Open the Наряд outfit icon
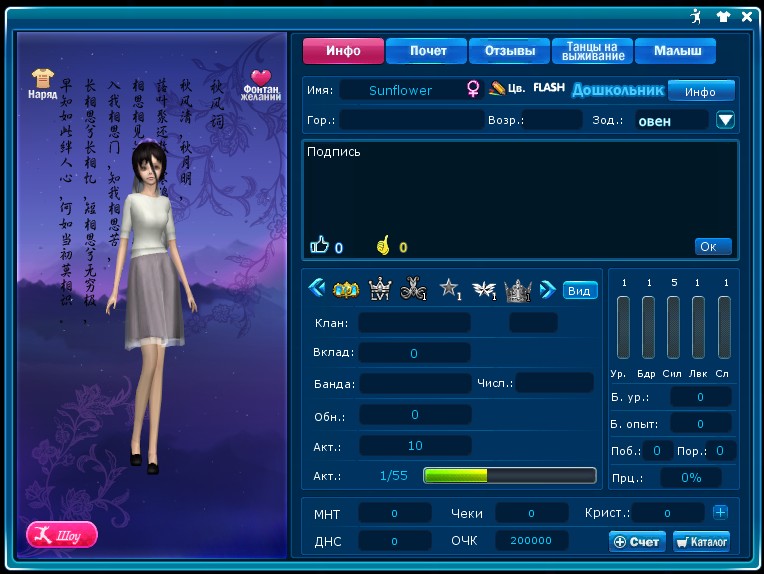 pyautogui.click(x=42, y=83)
